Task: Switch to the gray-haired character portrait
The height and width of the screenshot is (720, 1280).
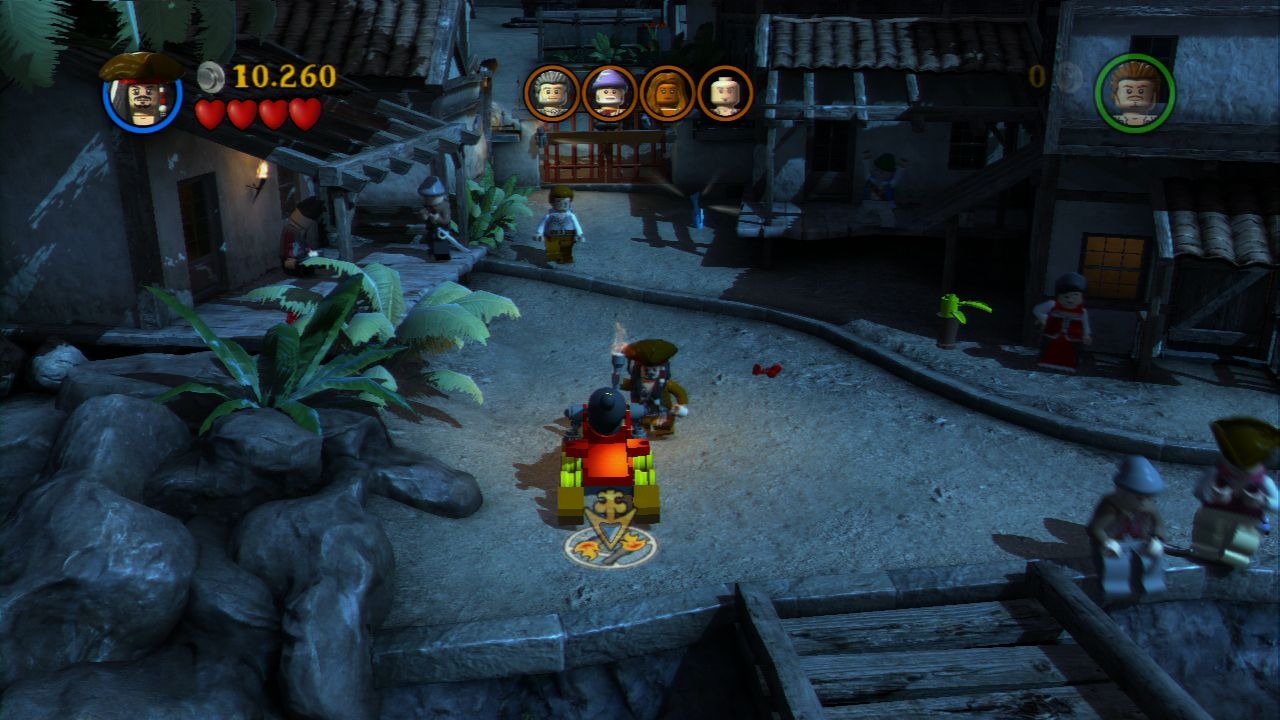Action: 552,93
